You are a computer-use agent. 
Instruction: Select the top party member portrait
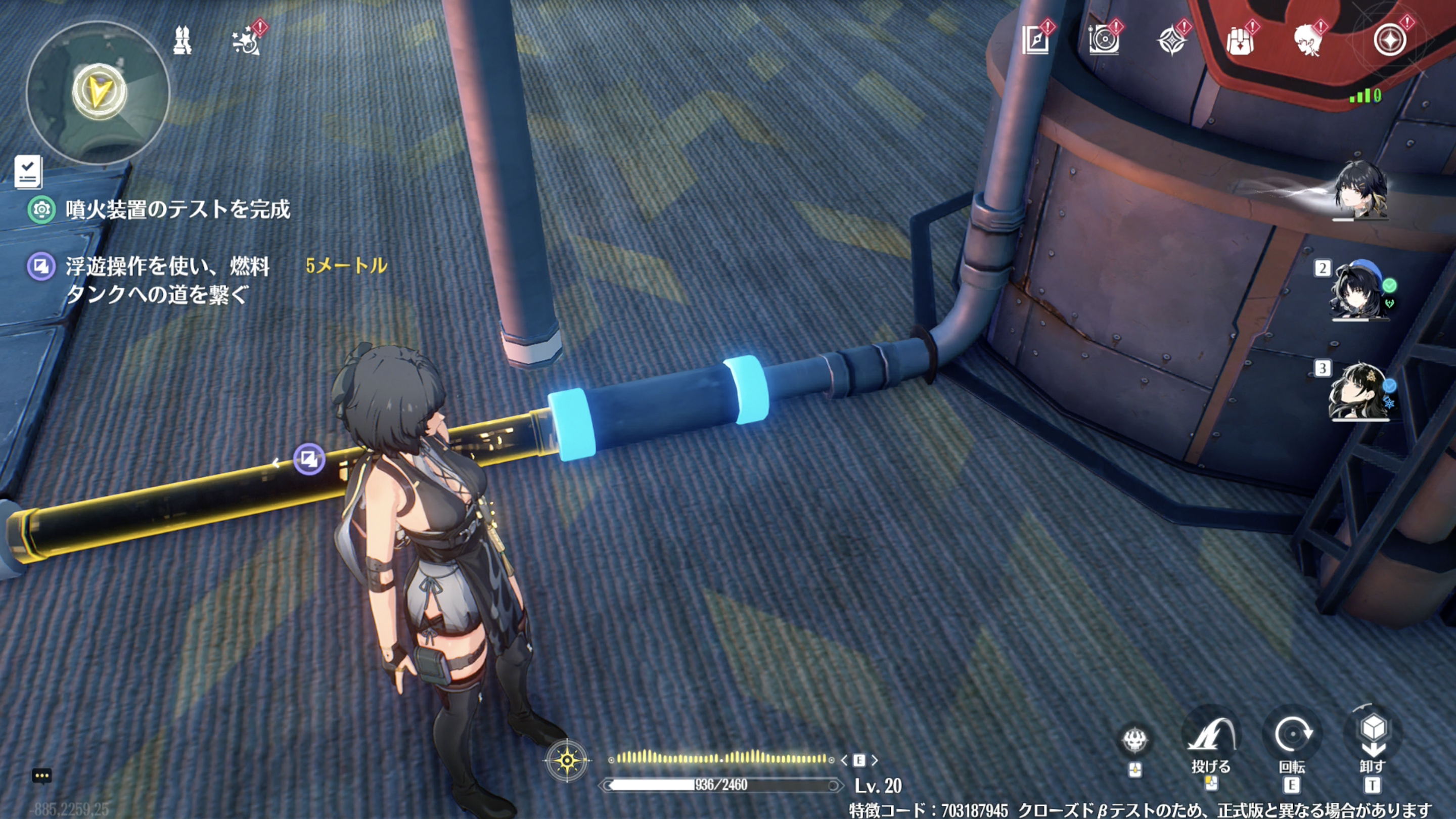[x=1360, y=190]
